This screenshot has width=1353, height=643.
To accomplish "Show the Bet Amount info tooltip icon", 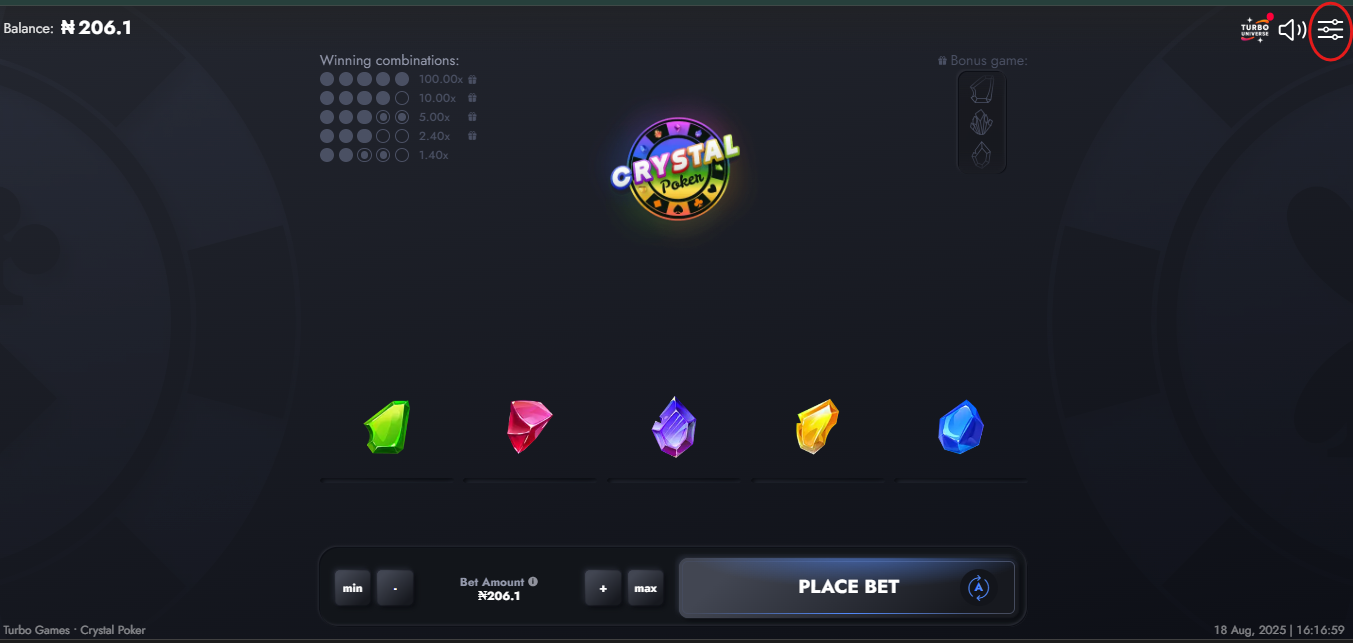I will 533,581.
